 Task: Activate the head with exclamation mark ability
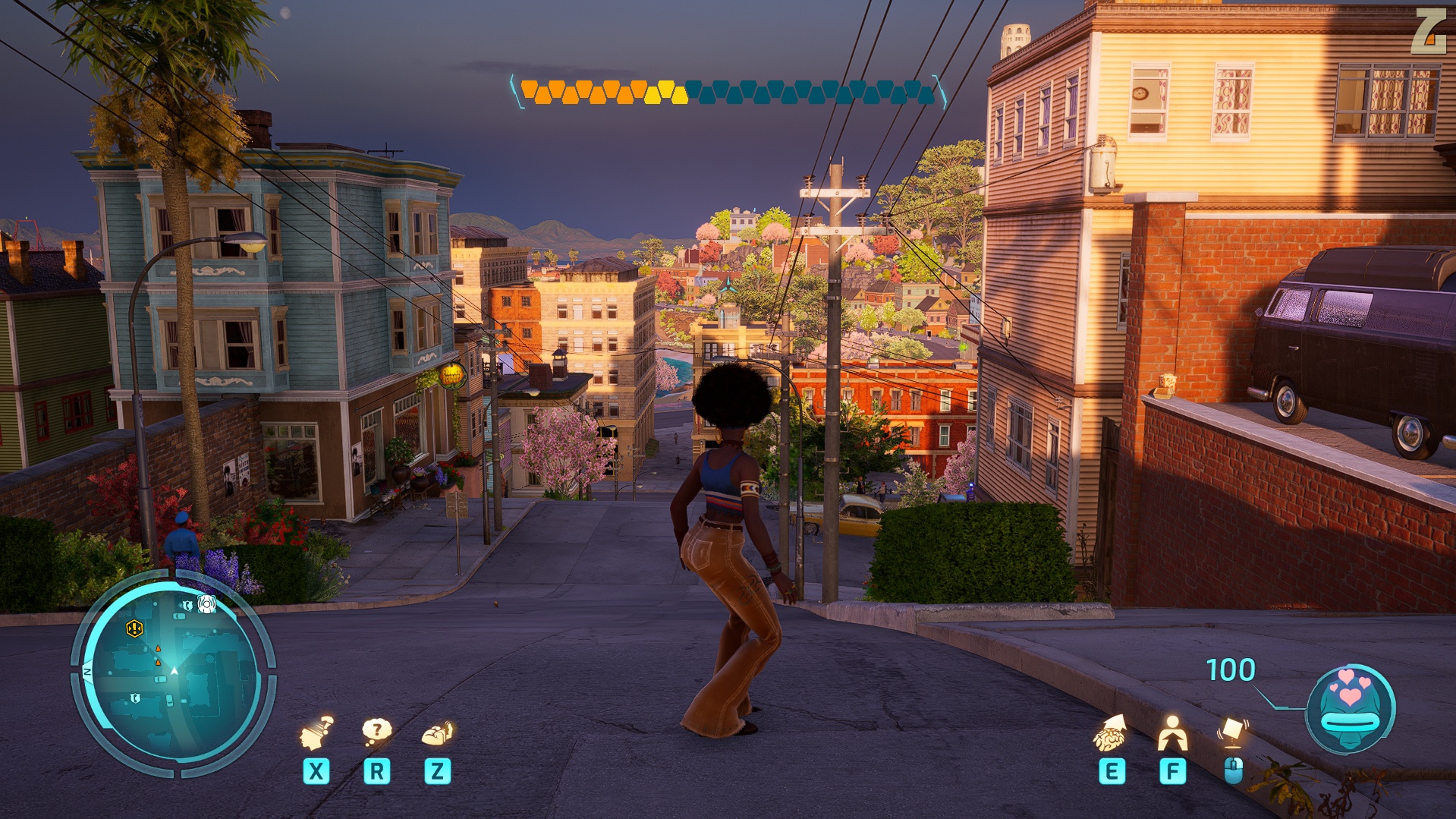(316, 734)
